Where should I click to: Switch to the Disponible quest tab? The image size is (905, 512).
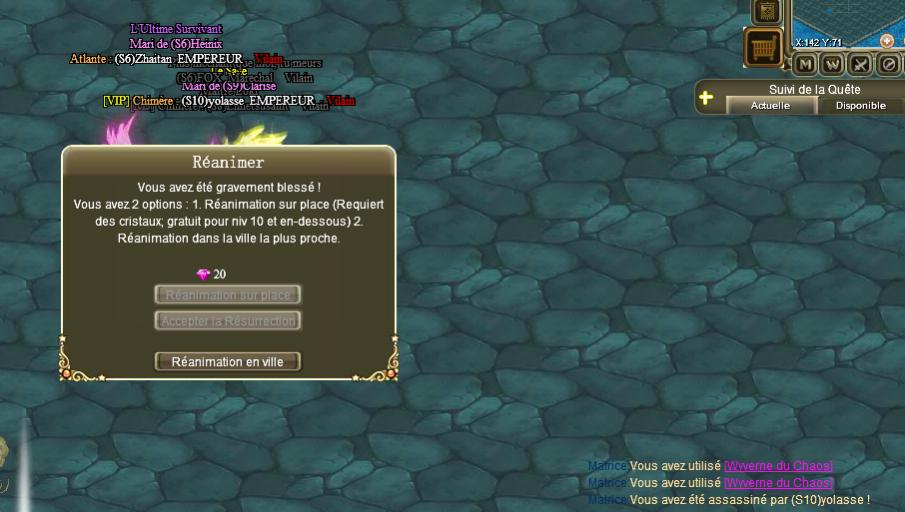[860, 105]
